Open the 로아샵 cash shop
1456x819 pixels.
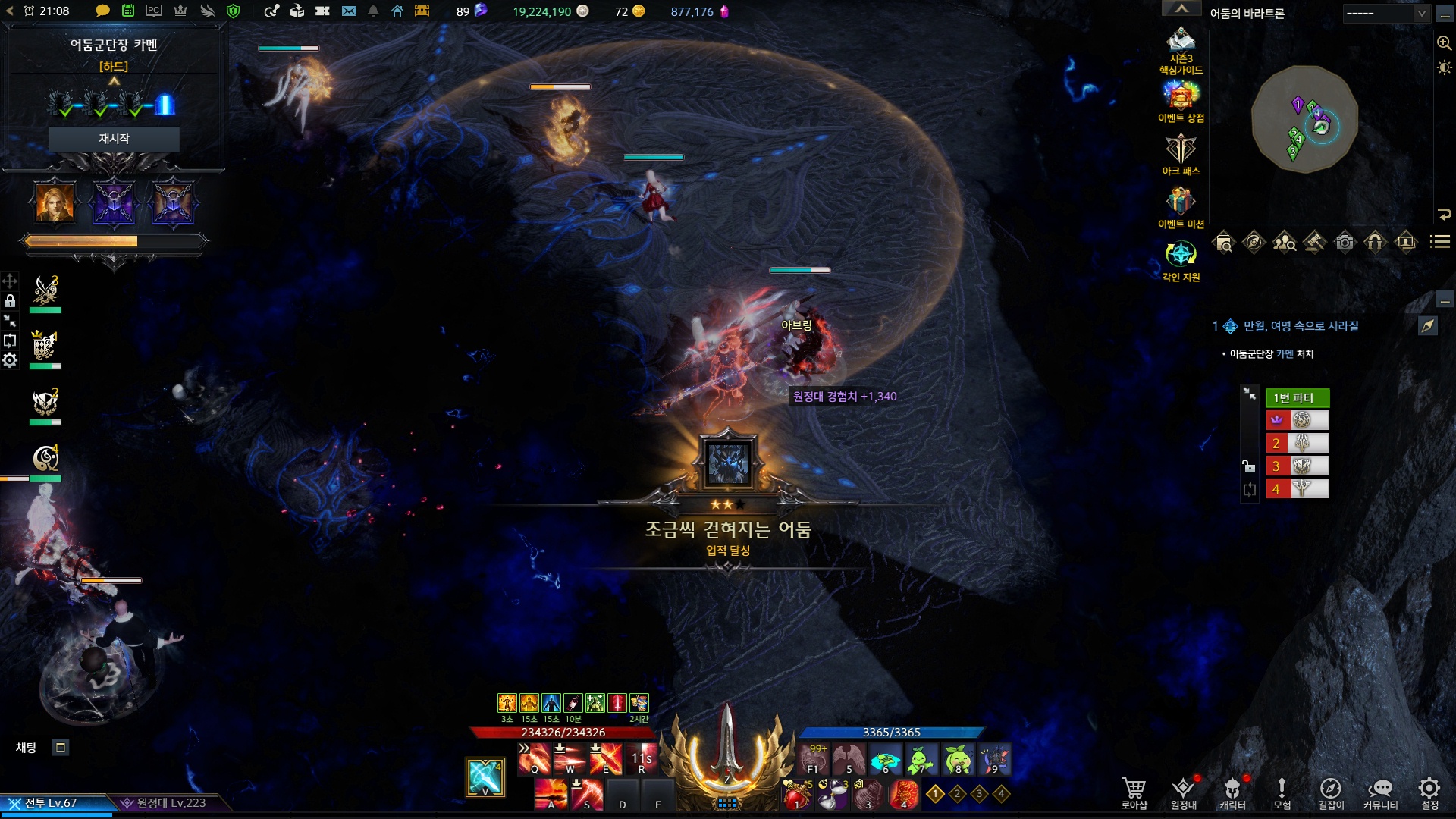[x=1134, y=792]
